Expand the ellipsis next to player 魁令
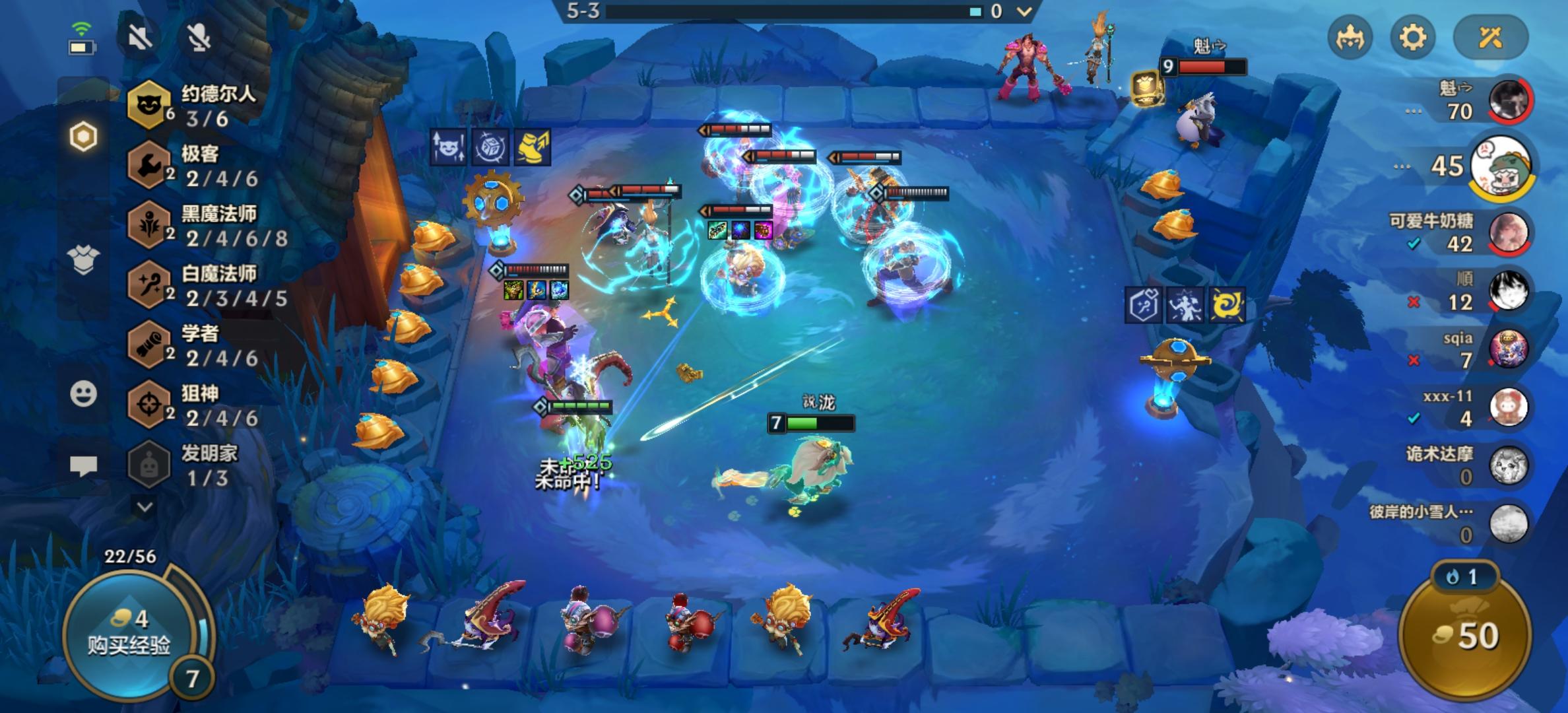 tap(1412, 112)
